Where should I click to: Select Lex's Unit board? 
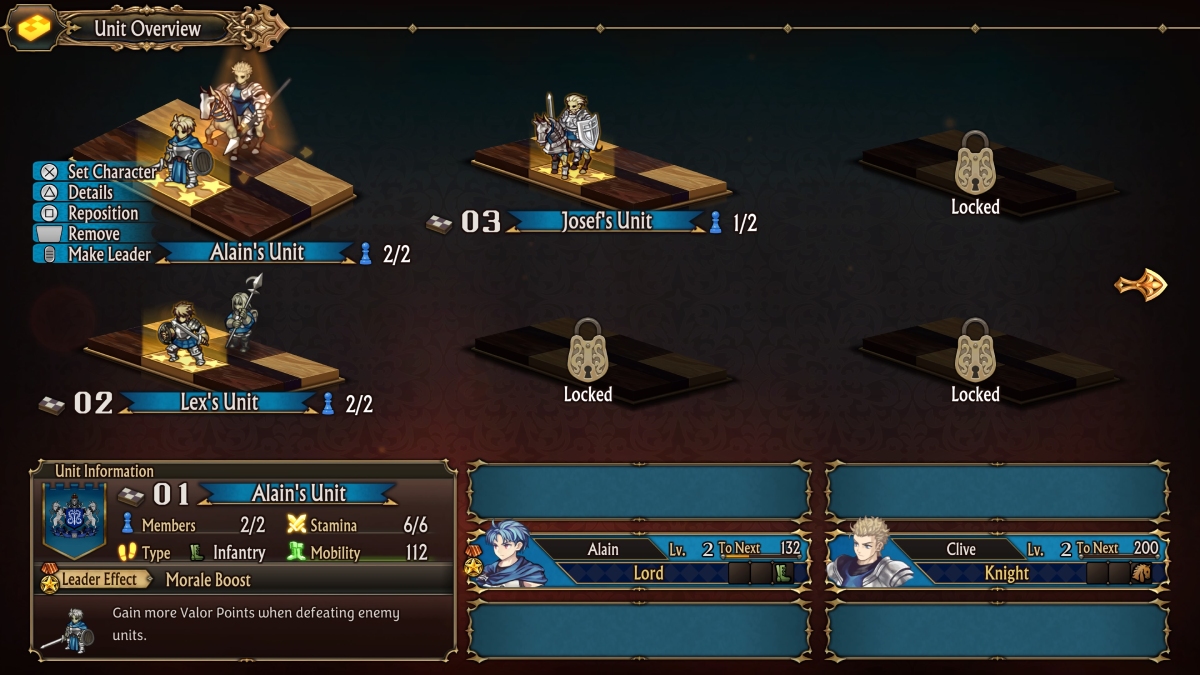(x=215, y=345)
